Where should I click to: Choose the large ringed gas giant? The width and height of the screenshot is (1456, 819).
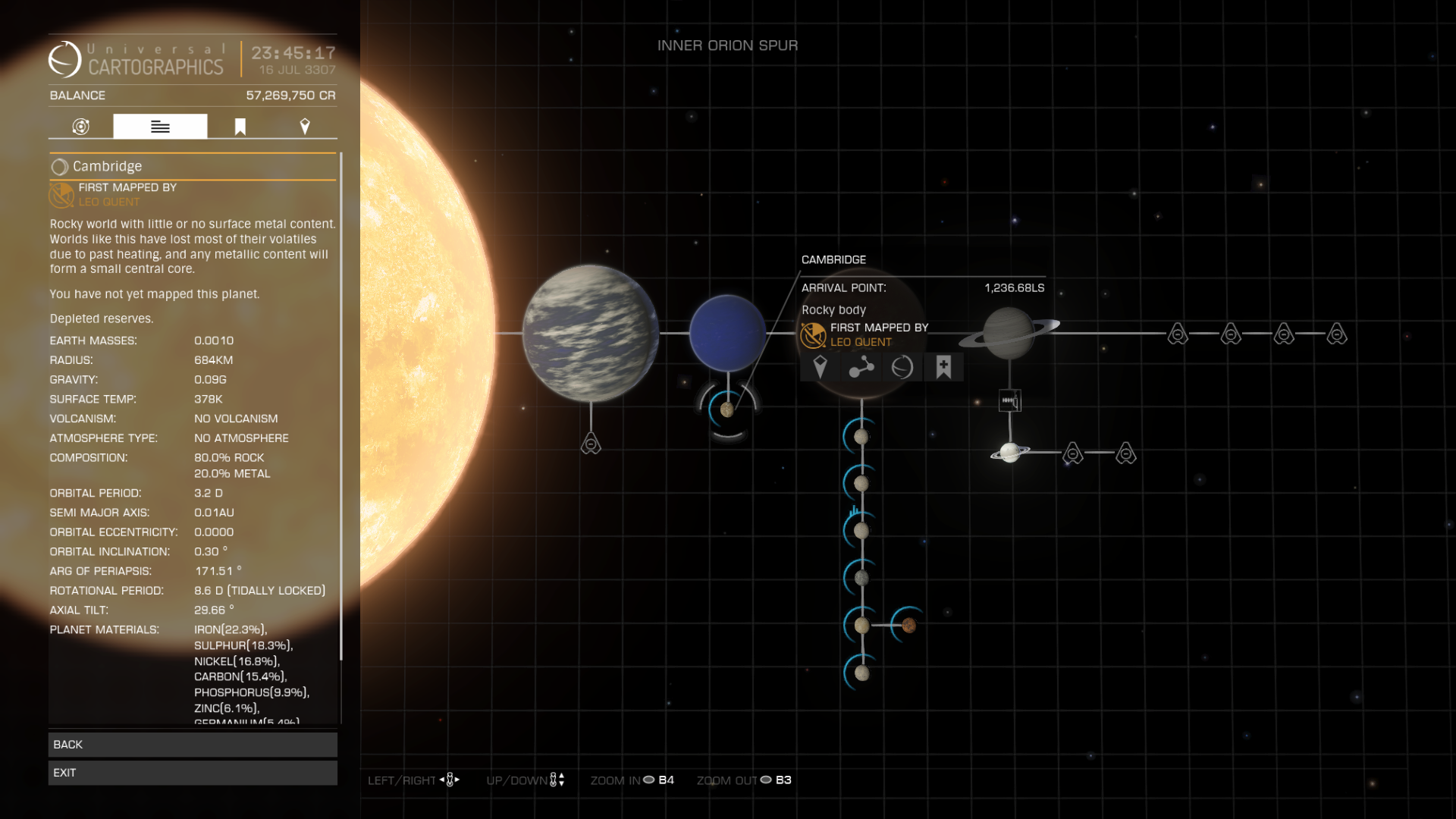(1009, 333)
